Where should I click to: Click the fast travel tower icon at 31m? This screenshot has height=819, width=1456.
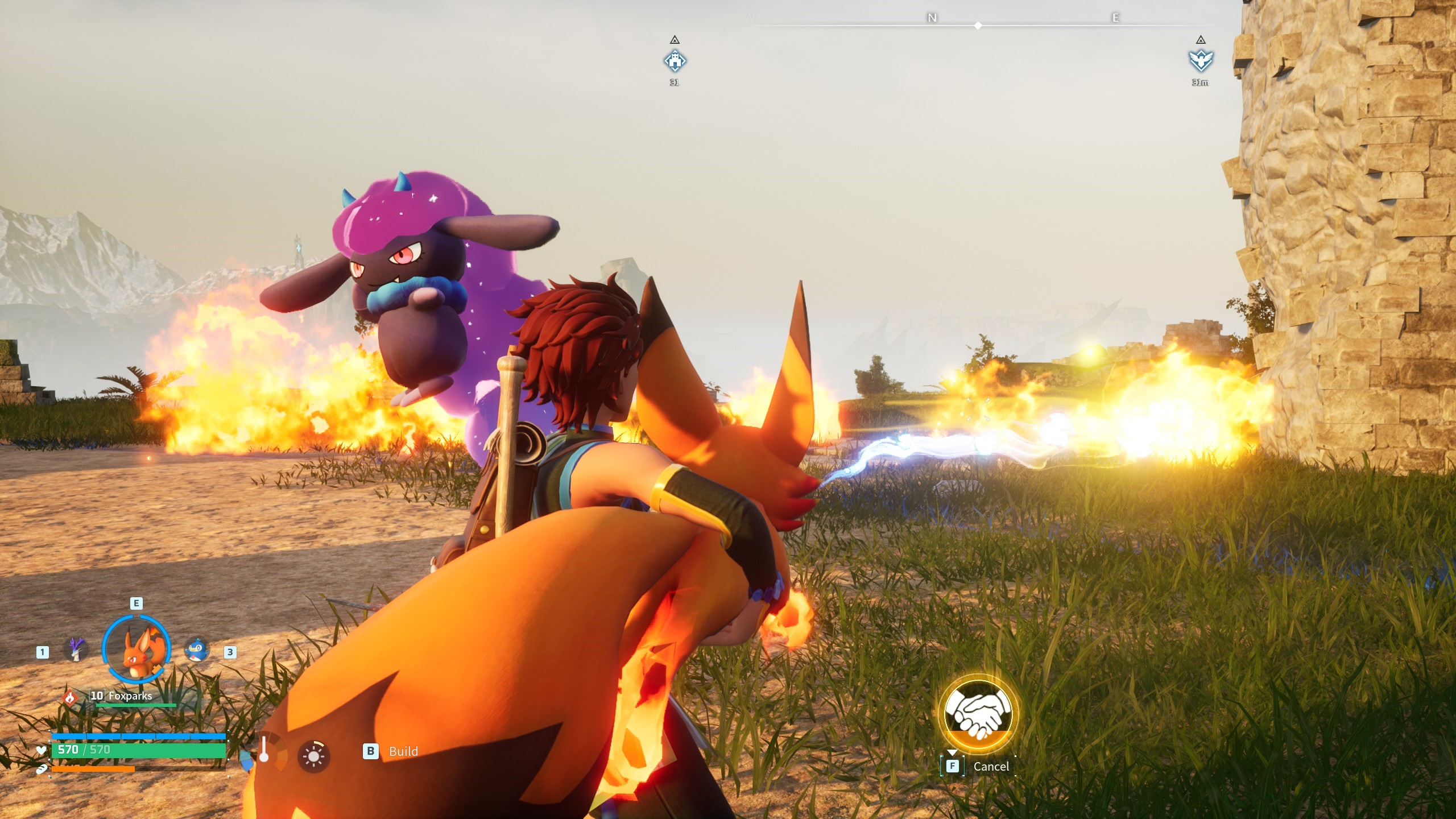(x=1200, y=60)
